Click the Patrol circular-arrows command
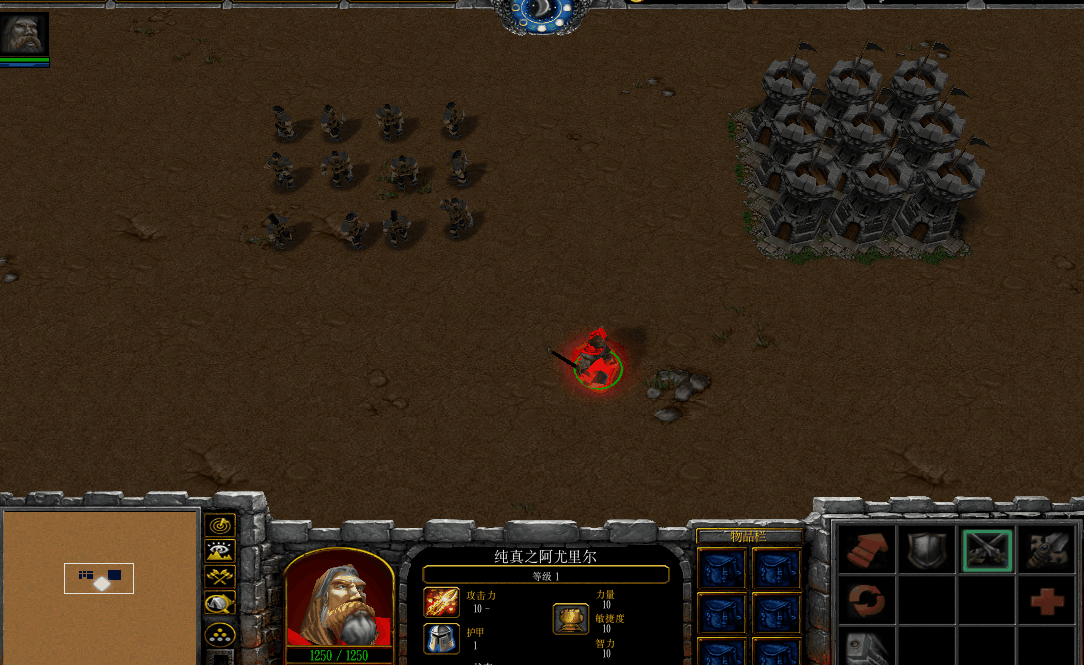Image resolution: width=1084 pixels, height=665 pixels. 866,602
